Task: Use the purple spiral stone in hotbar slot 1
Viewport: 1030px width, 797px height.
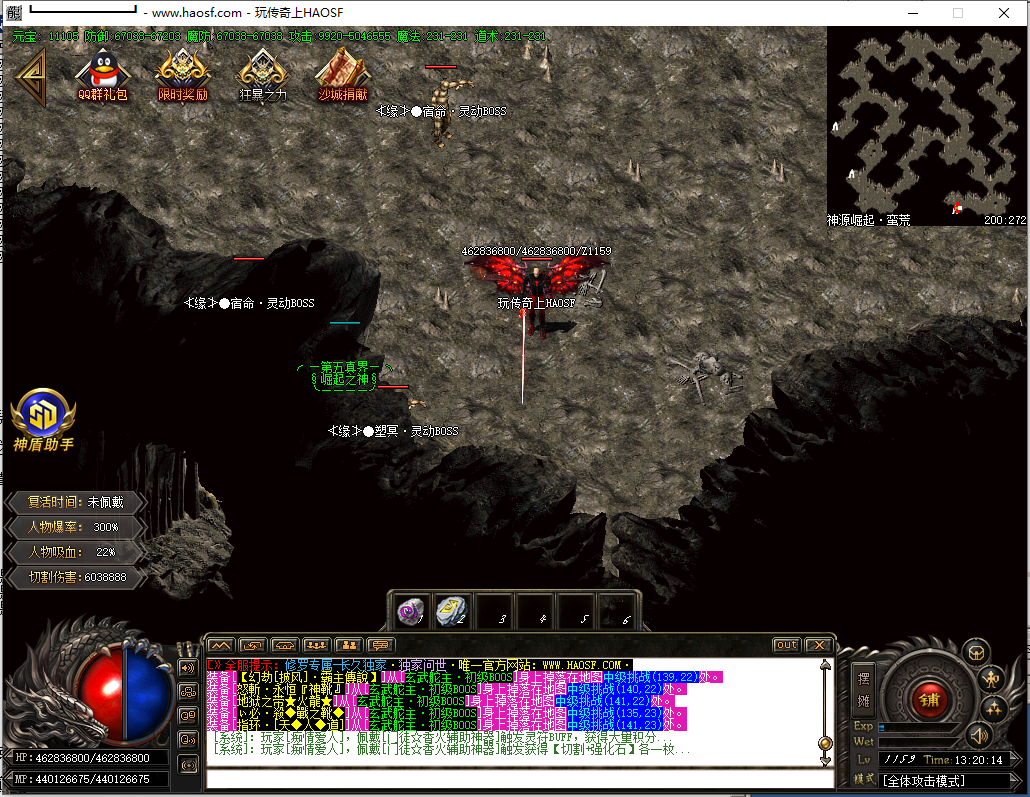Action: [410, 612]
